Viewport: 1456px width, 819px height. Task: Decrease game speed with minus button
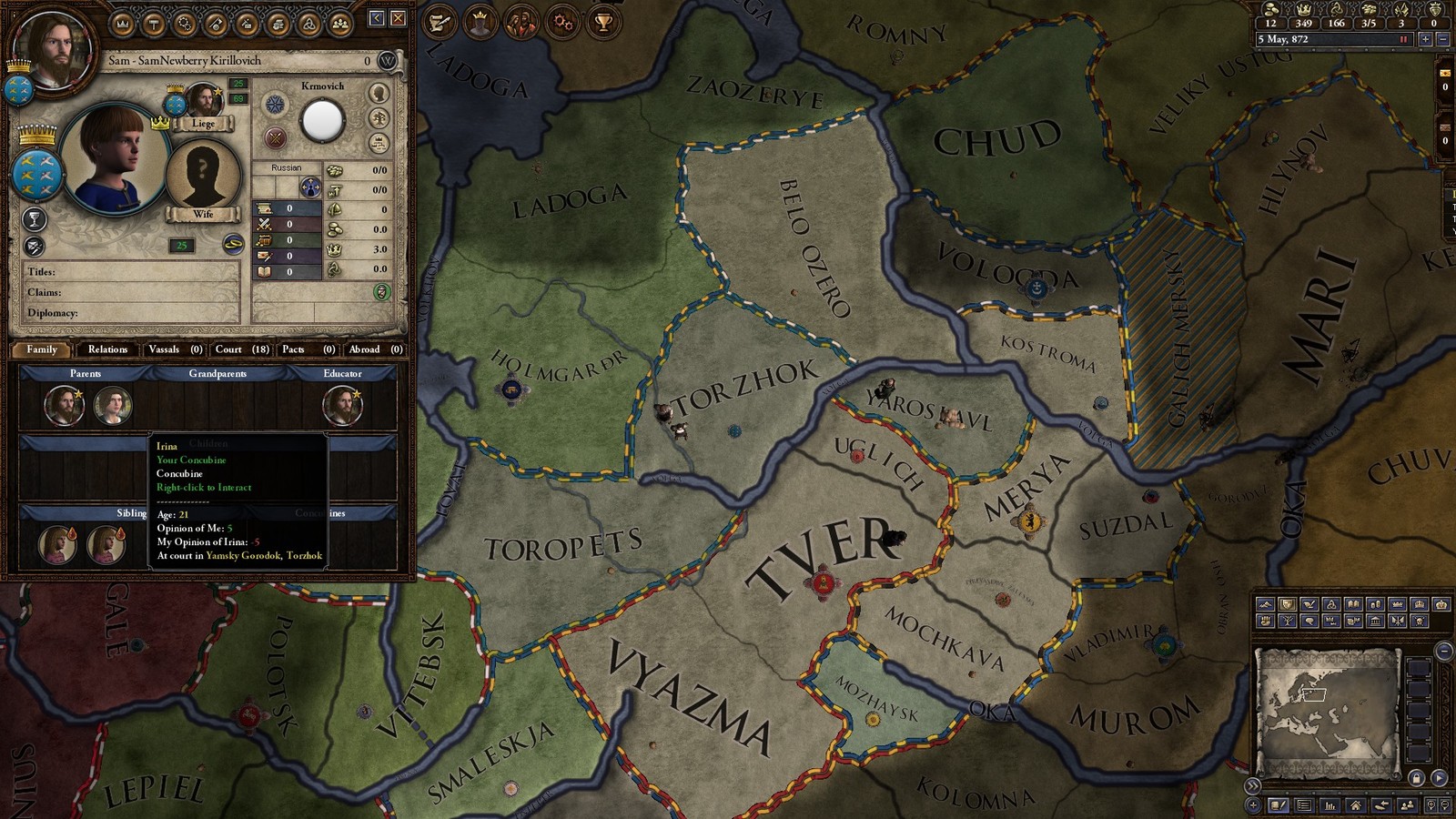[x=1442, y=39]
